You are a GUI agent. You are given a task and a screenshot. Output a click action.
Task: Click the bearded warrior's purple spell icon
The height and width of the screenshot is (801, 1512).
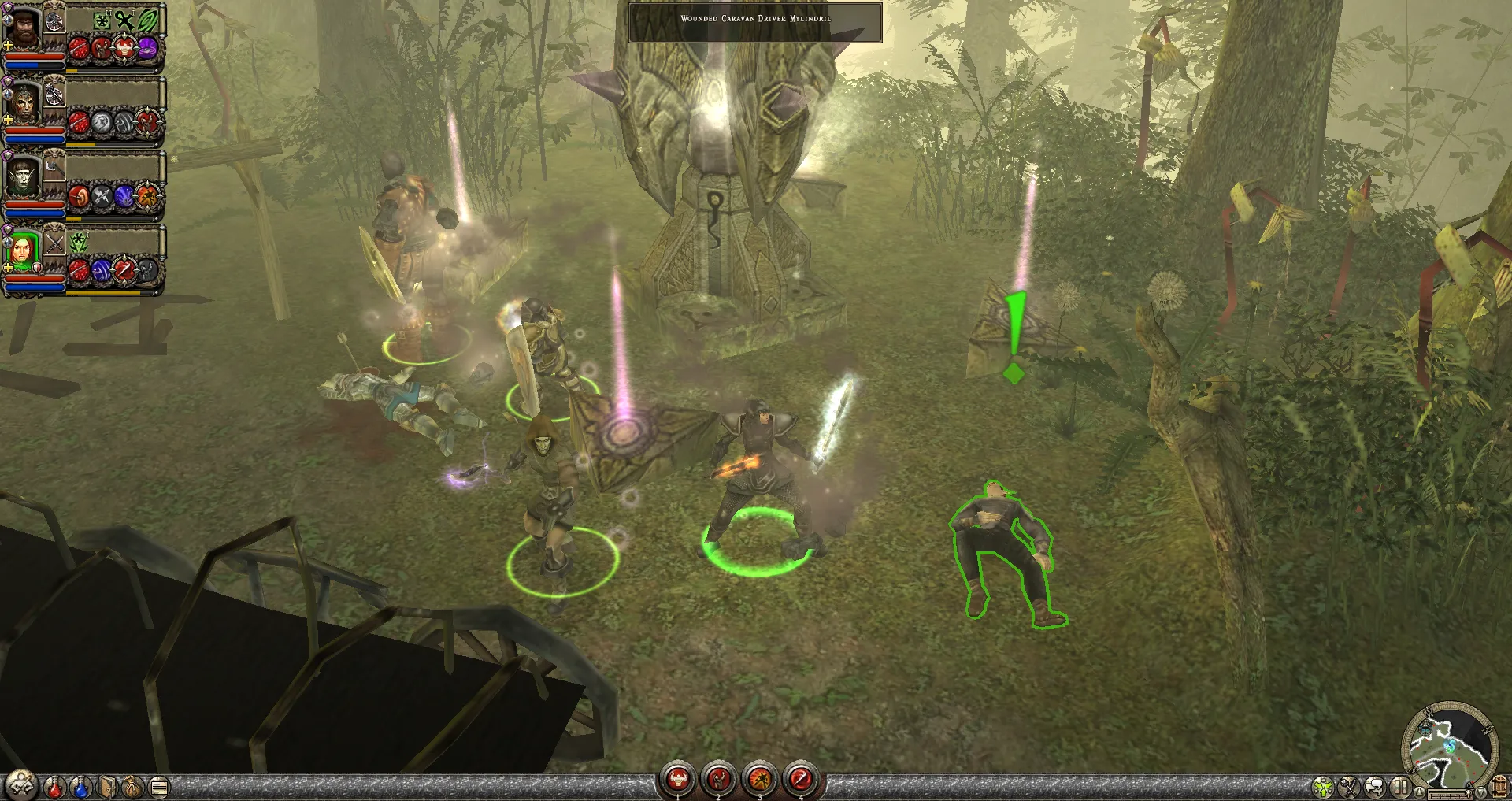(x=147, y=50)
